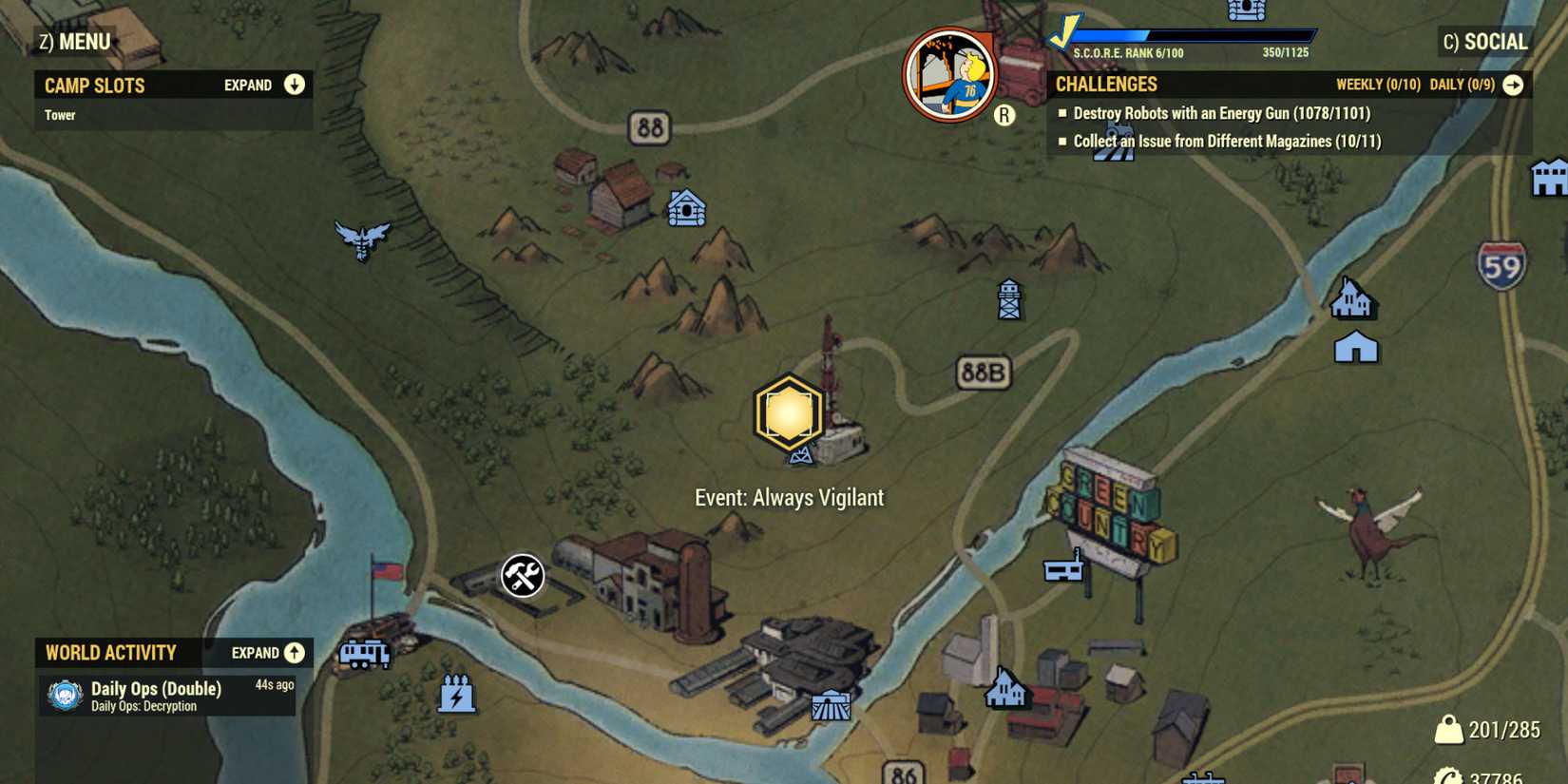This screenshot has height=784, width=1568.
Task: Select the Tower camp slot
Action: pos(61,114)
